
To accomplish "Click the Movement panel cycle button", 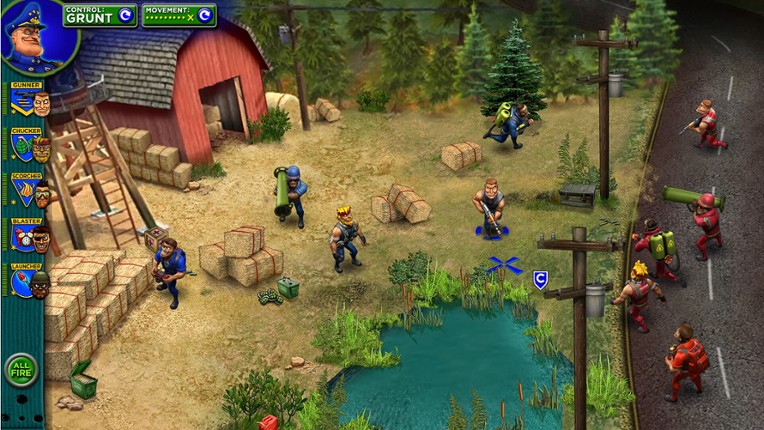I will (204, 15).
